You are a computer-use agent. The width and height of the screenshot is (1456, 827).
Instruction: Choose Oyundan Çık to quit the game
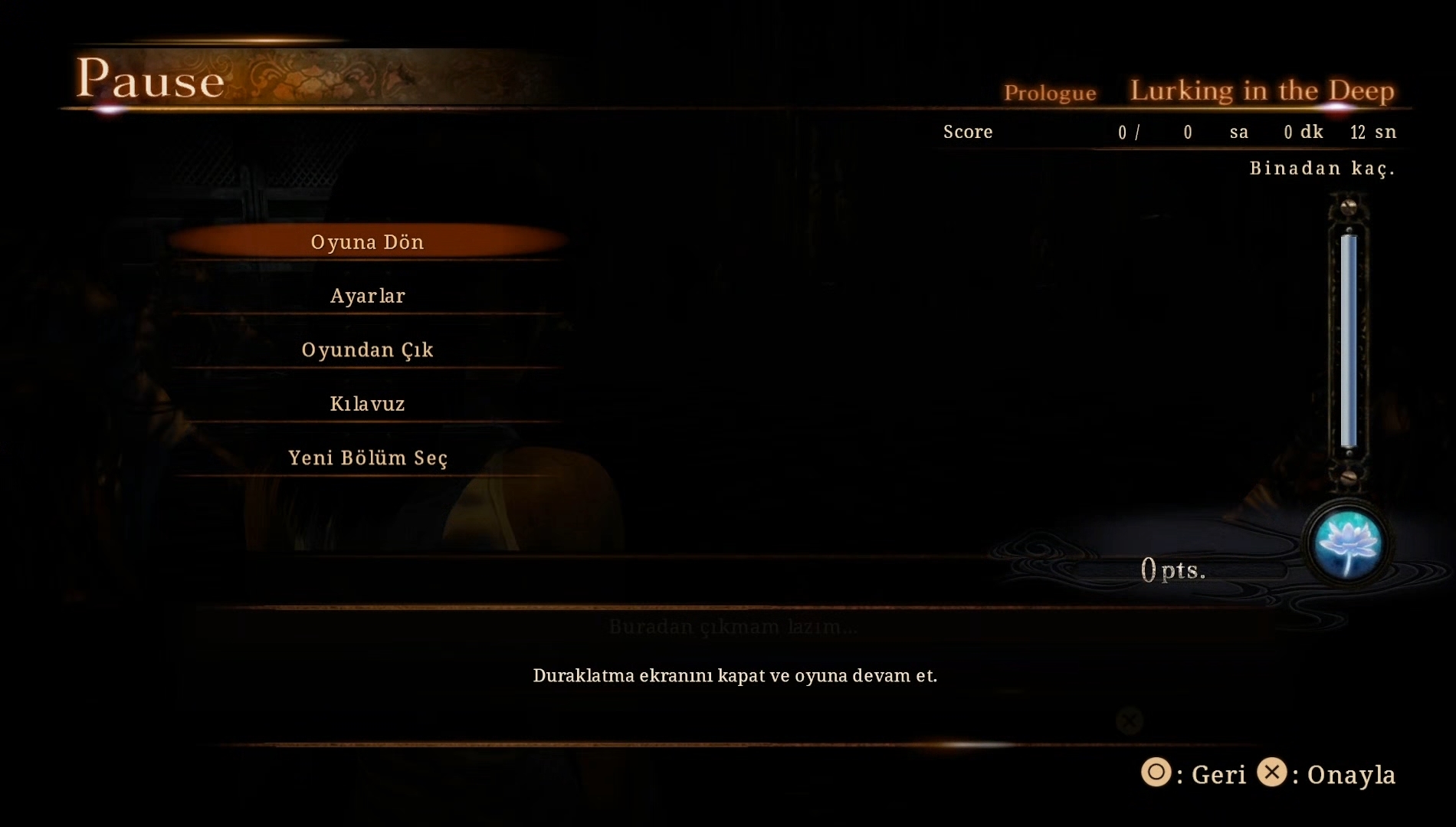pos(367,350)
